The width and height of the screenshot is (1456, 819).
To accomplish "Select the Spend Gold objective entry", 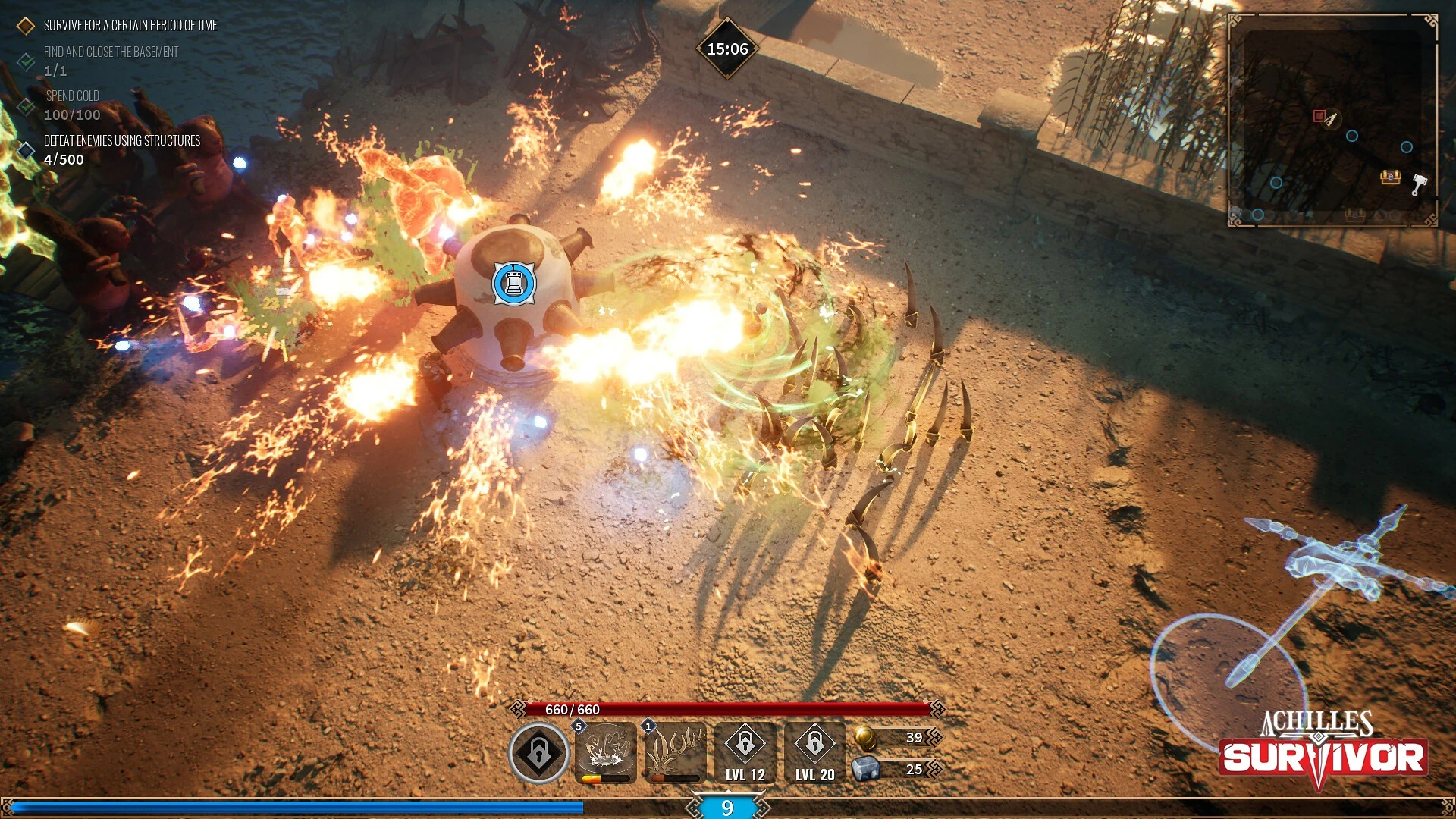I will [x=72, y=96].
